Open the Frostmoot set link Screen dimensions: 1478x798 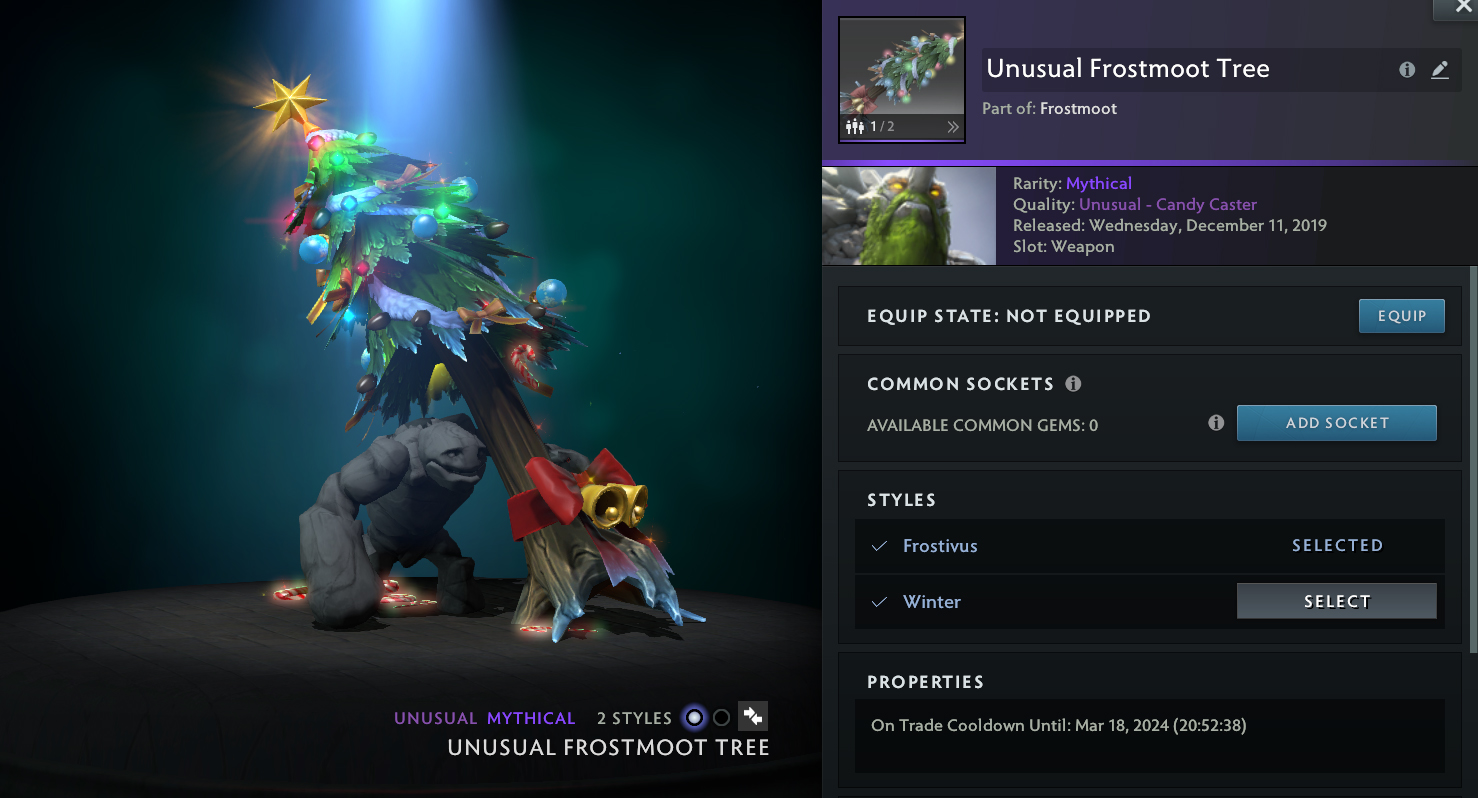click(x=1078, y=108)
